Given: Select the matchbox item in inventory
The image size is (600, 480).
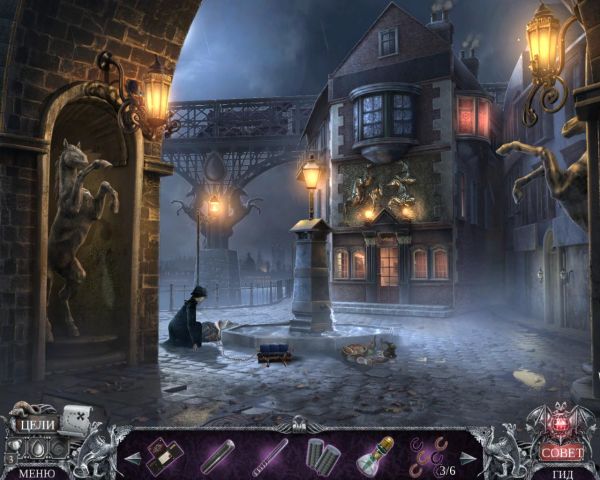Looking at the screenshot, I should [x=164, y=455].
